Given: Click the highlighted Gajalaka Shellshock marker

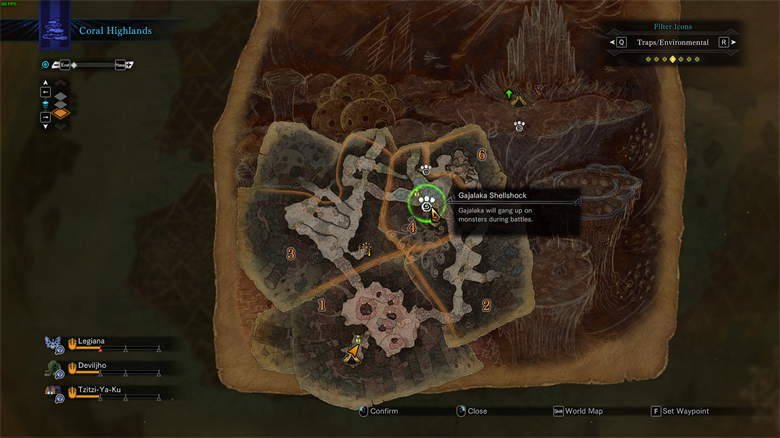Looking at the screenshot, I should click(428, 203).
